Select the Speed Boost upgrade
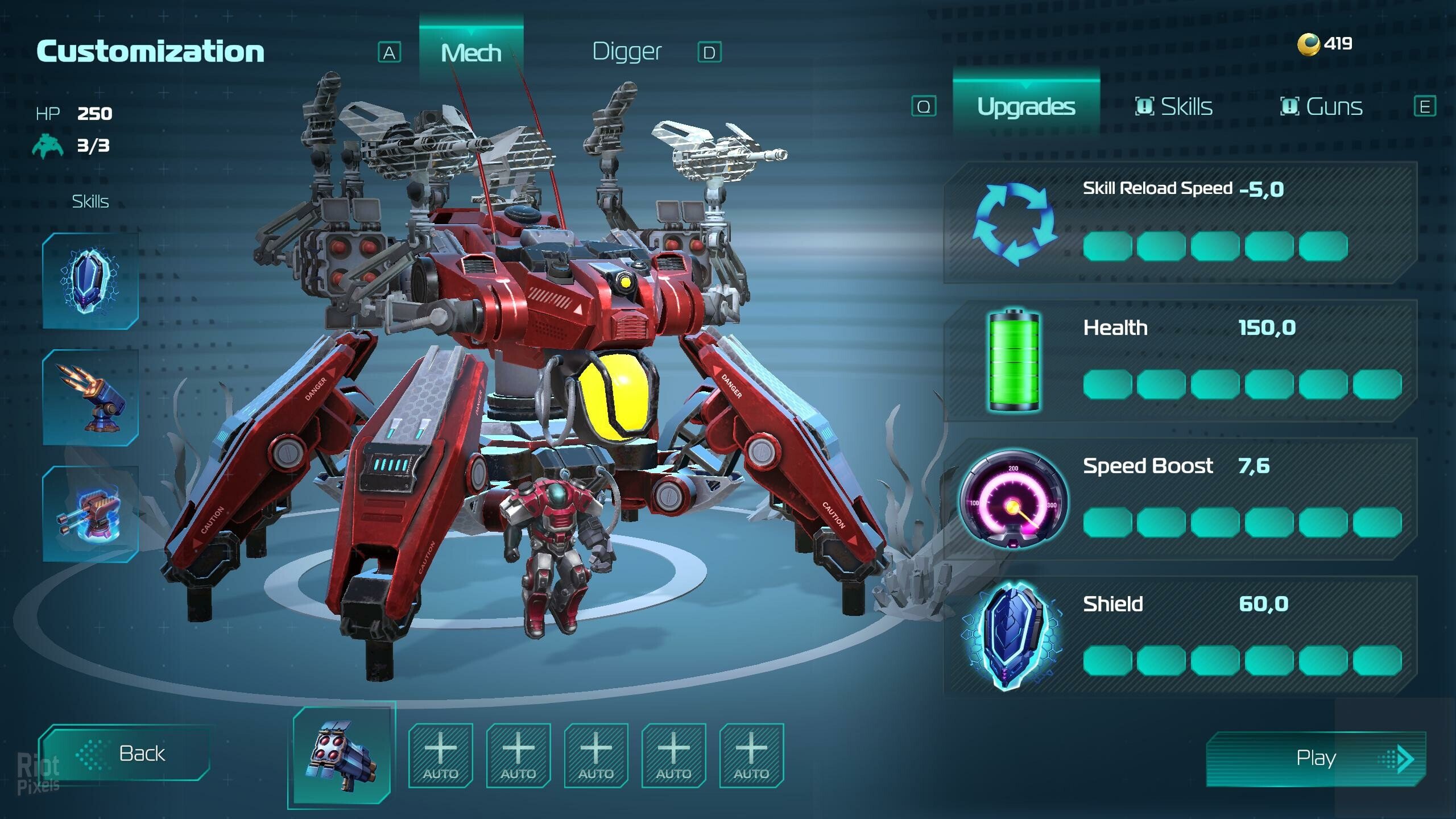Screen dimensions: 1456x819 pyautogui.click(x=1180, y=499)
